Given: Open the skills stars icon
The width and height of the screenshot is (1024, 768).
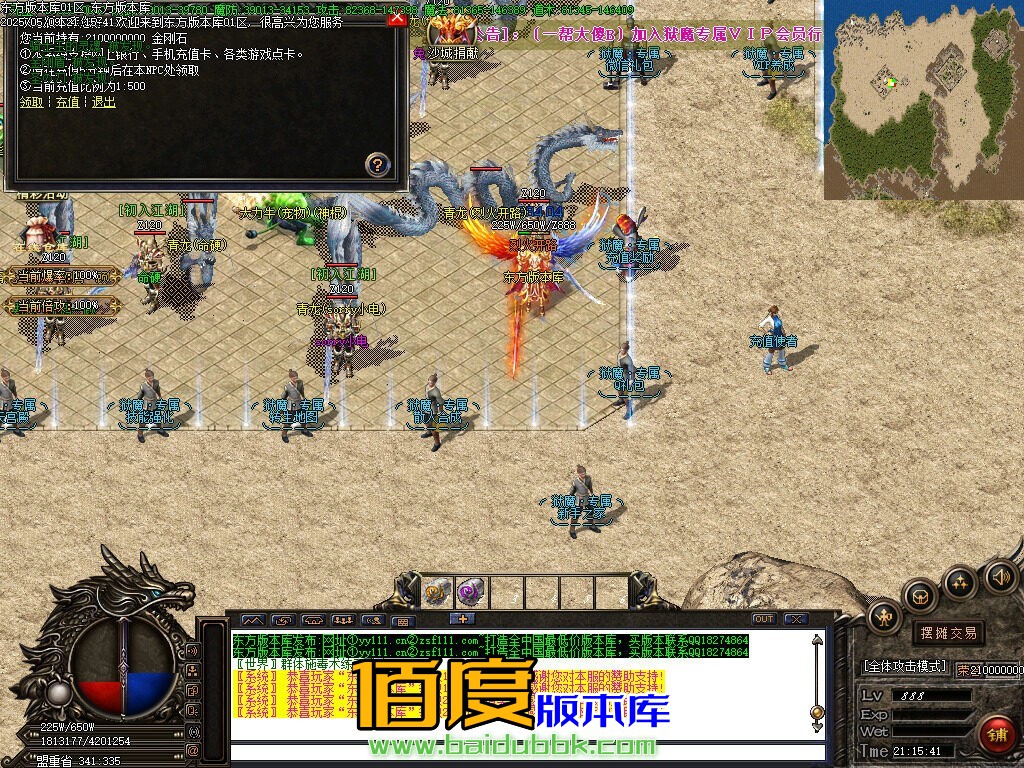Looking at the screenshot, I should (960, 581).
